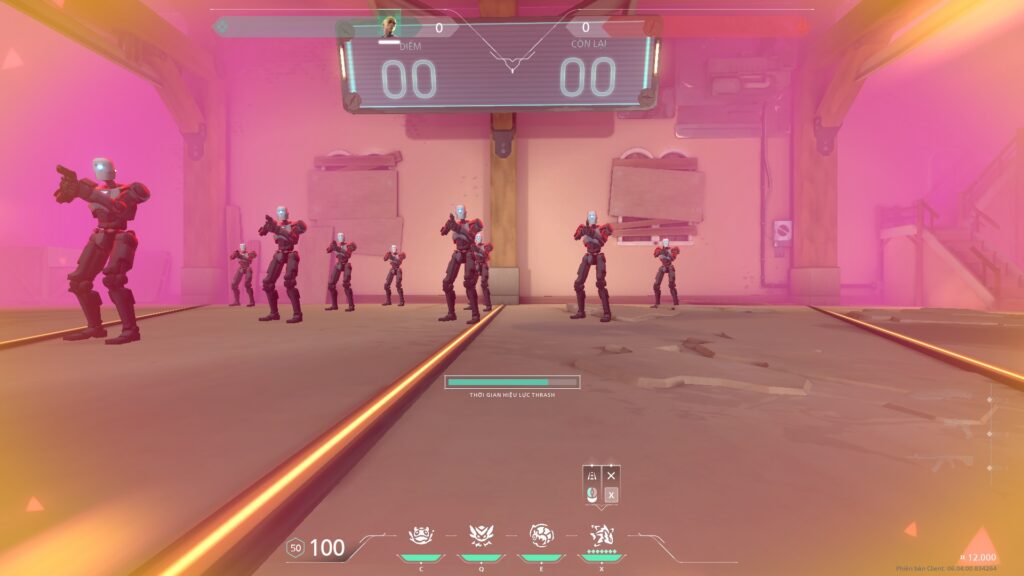Activate the Dizzy ability icon
This screenshot has height=576, width=1024.
[x=541, y=536]
